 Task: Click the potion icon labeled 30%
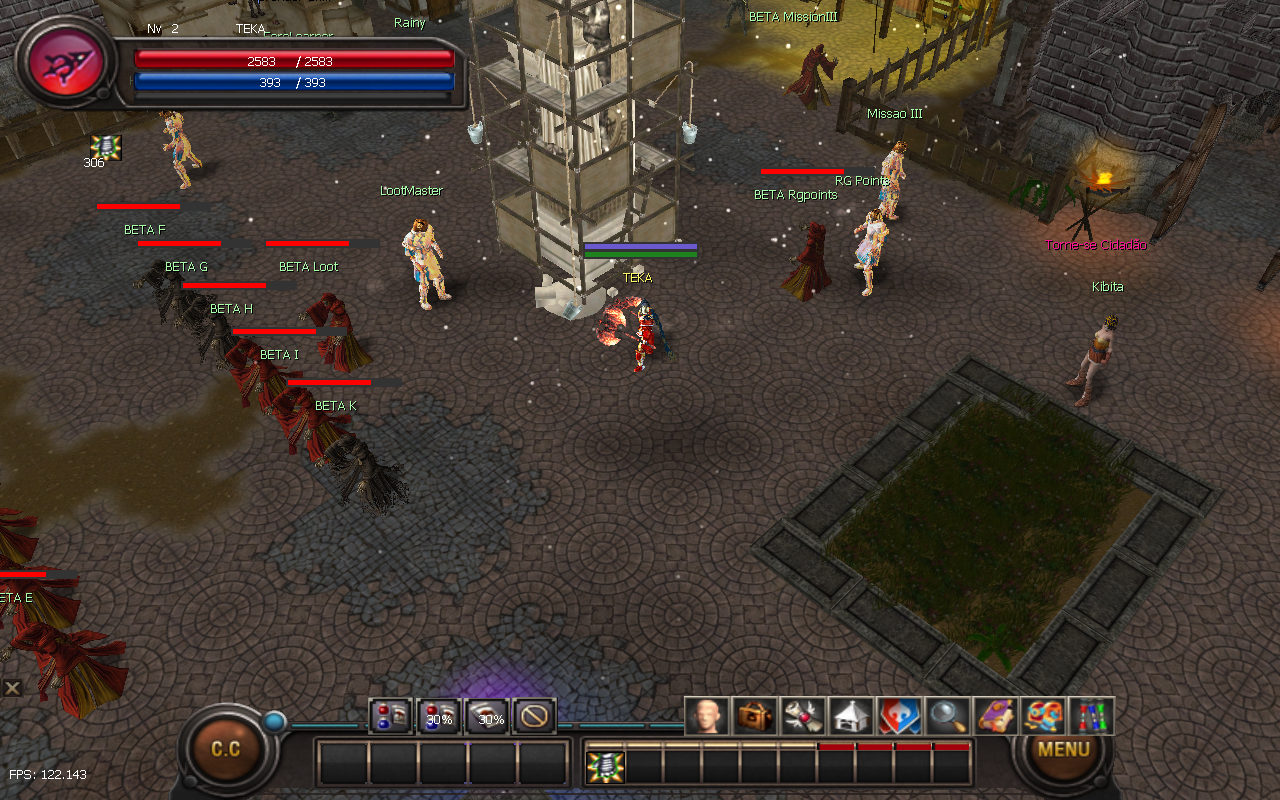coord(438,716)
